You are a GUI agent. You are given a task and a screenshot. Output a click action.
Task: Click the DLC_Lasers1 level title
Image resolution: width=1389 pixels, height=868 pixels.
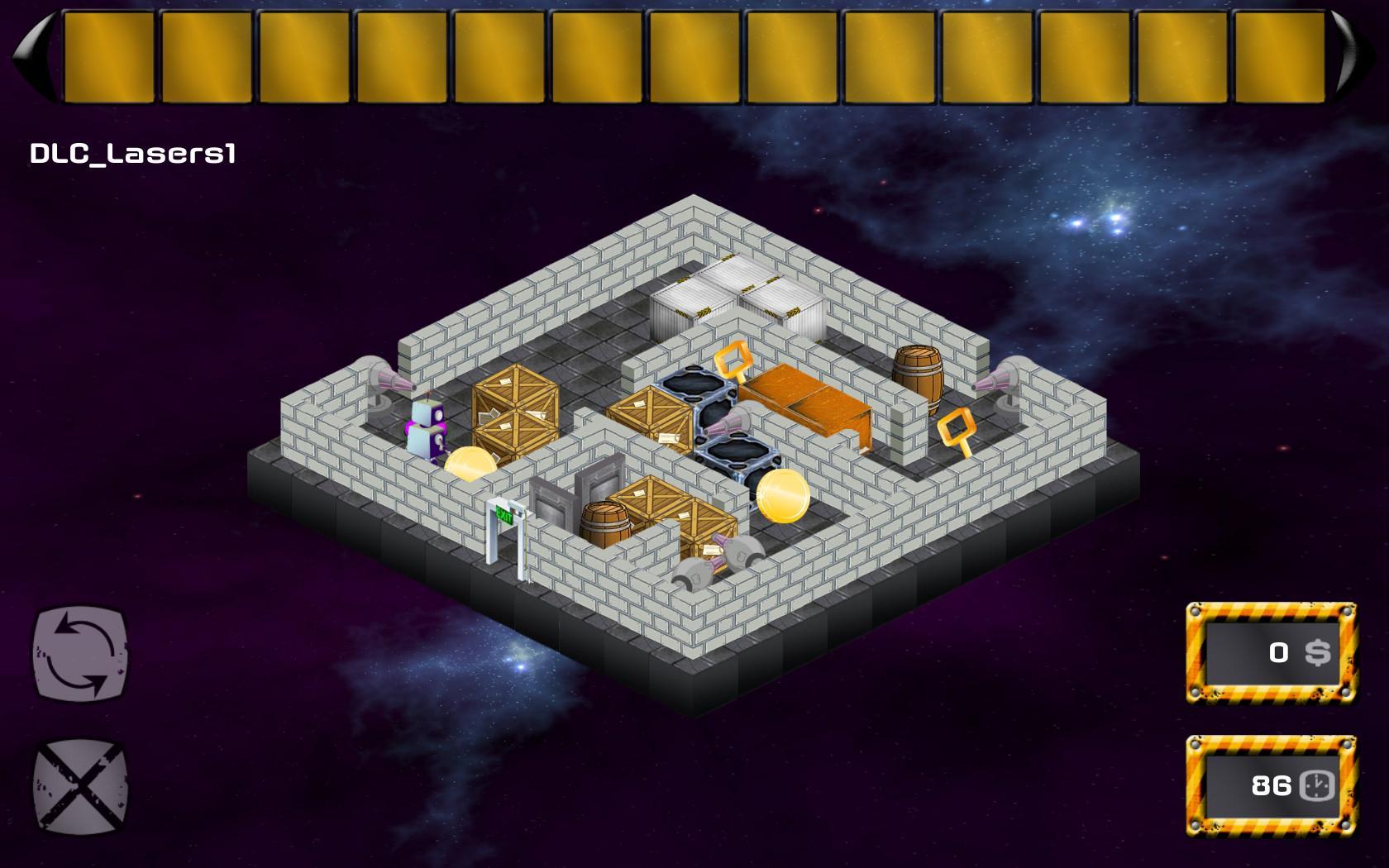click(132, 151)
